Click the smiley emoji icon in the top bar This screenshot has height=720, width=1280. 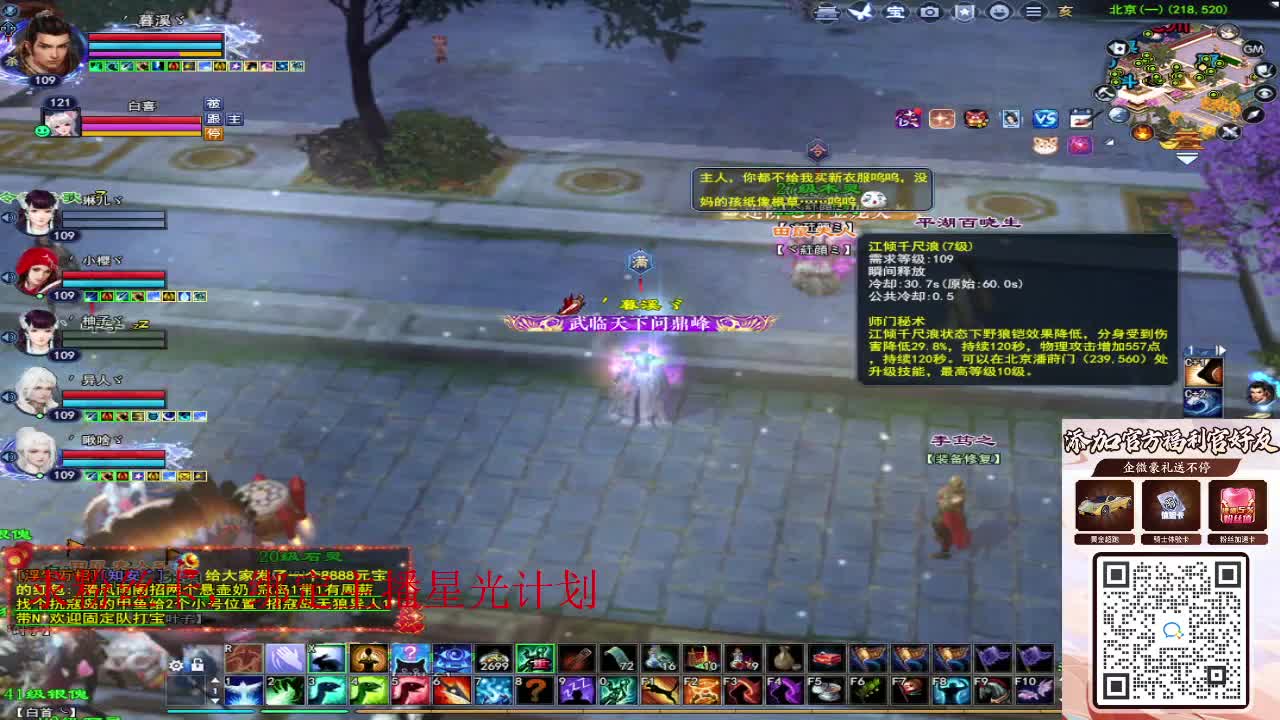tap(1000, 13)
